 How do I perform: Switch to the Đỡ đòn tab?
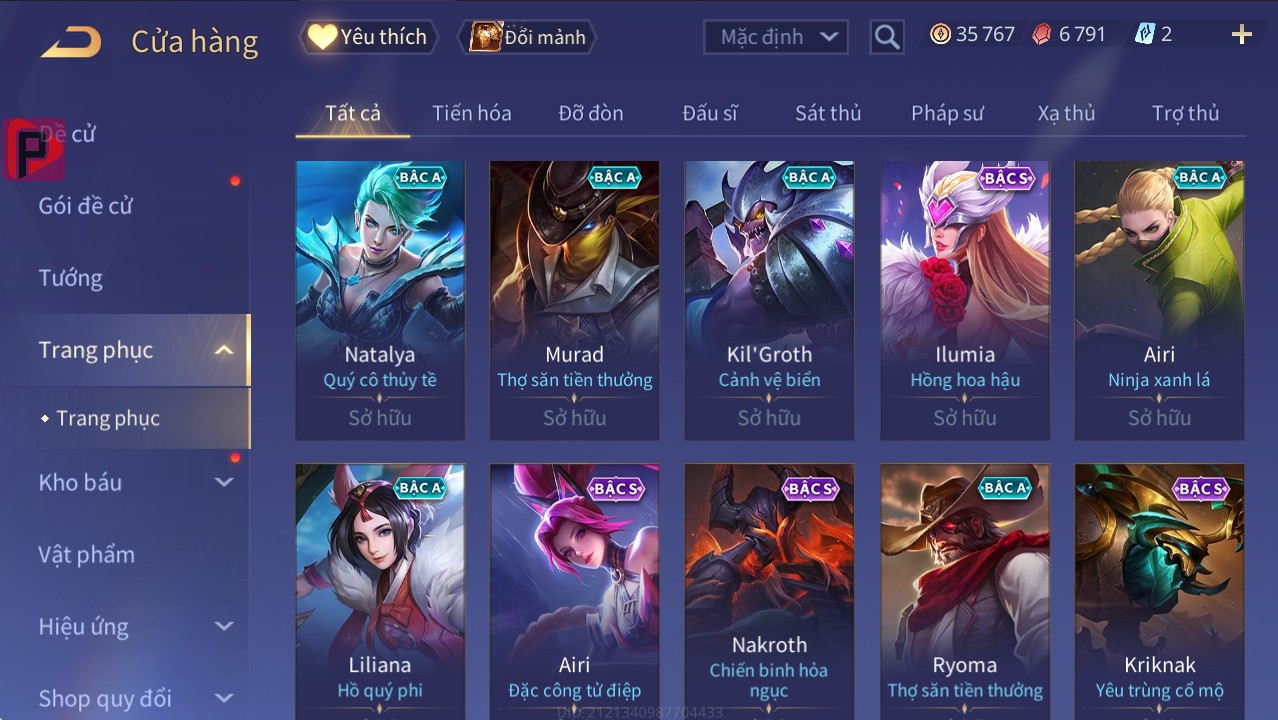click(x=591, y=113)
